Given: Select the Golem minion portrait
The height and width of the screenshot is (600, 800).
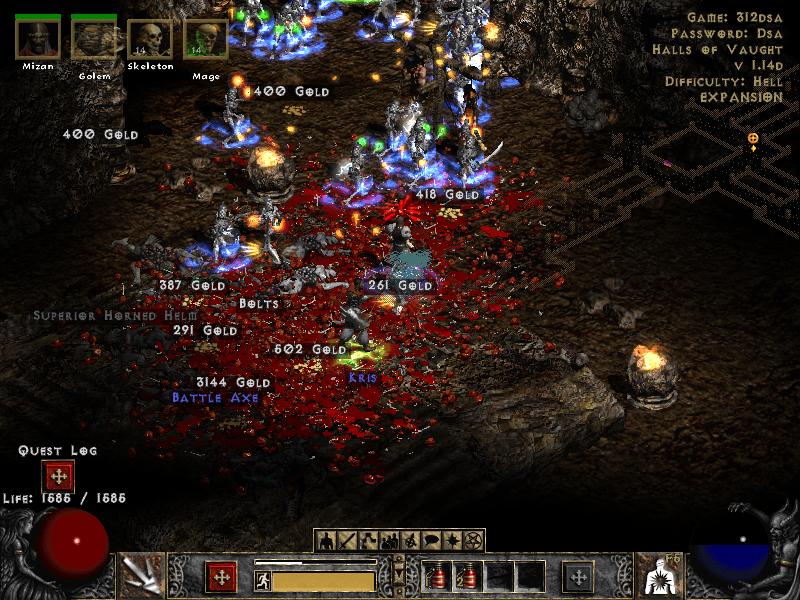Looking at the screenshot, I should click(x=93, y=39).
